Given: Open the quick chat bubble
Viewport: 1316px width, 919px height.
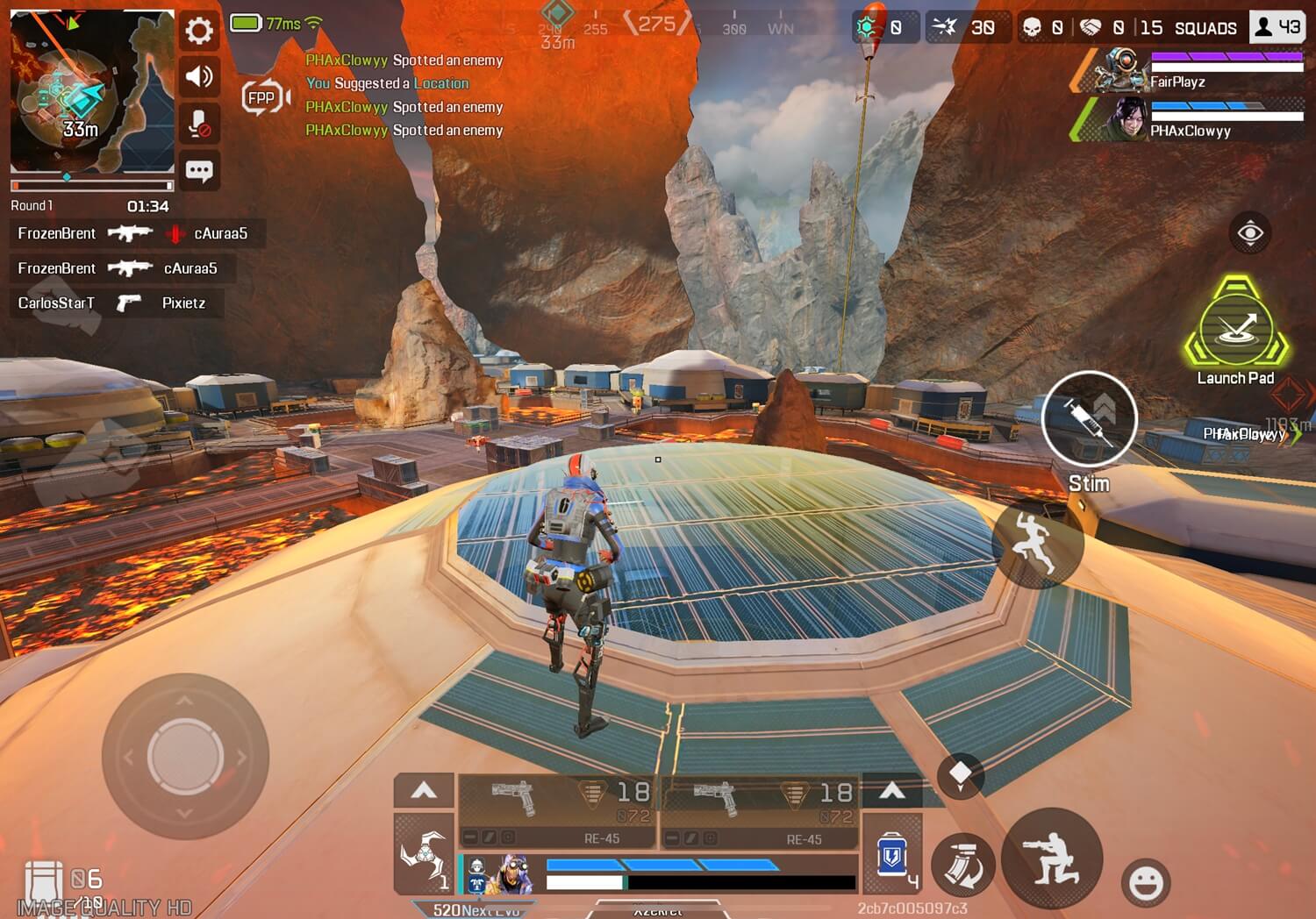Looking at the screenshot, I should [x=199, y=170].
